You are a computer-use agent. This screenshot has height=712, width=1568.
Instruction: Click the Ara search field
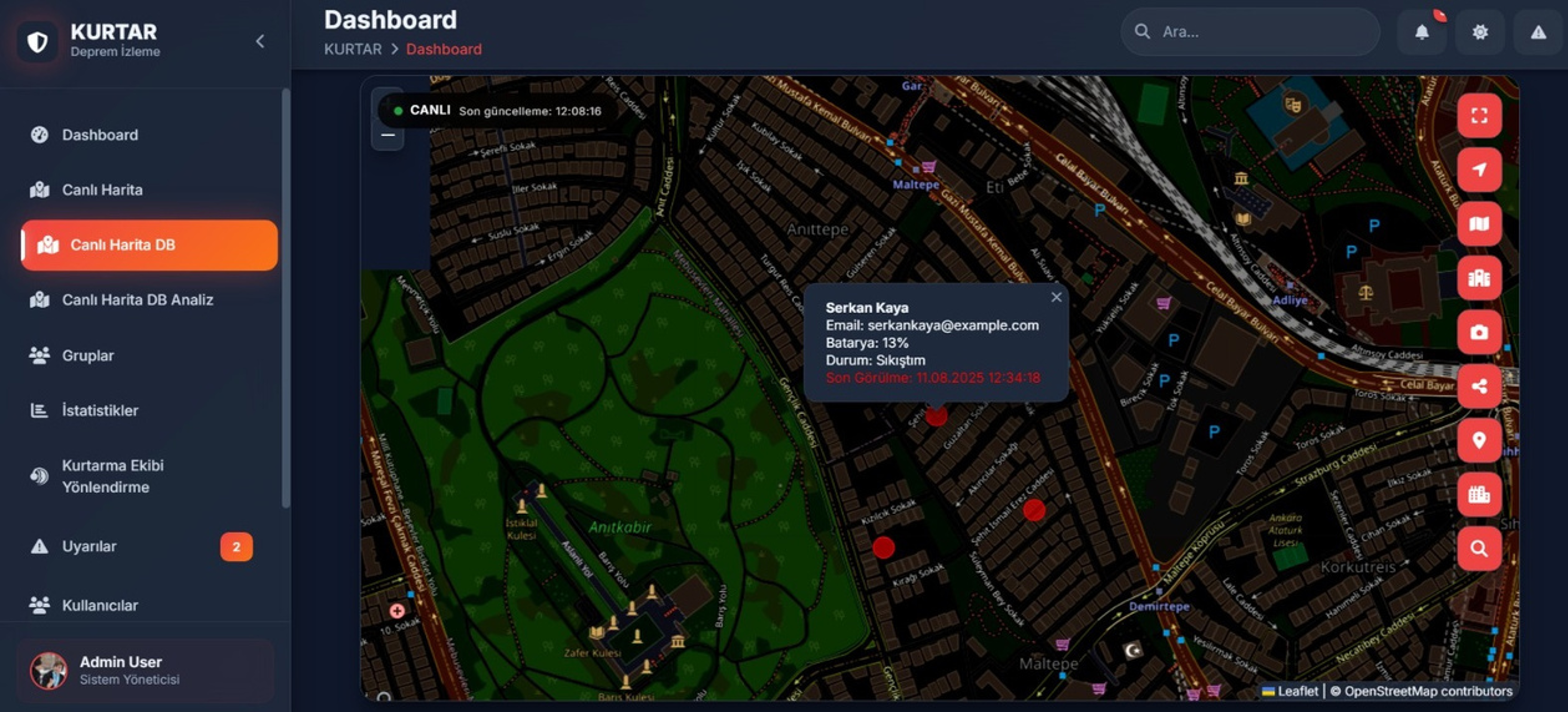point(1260,31)
